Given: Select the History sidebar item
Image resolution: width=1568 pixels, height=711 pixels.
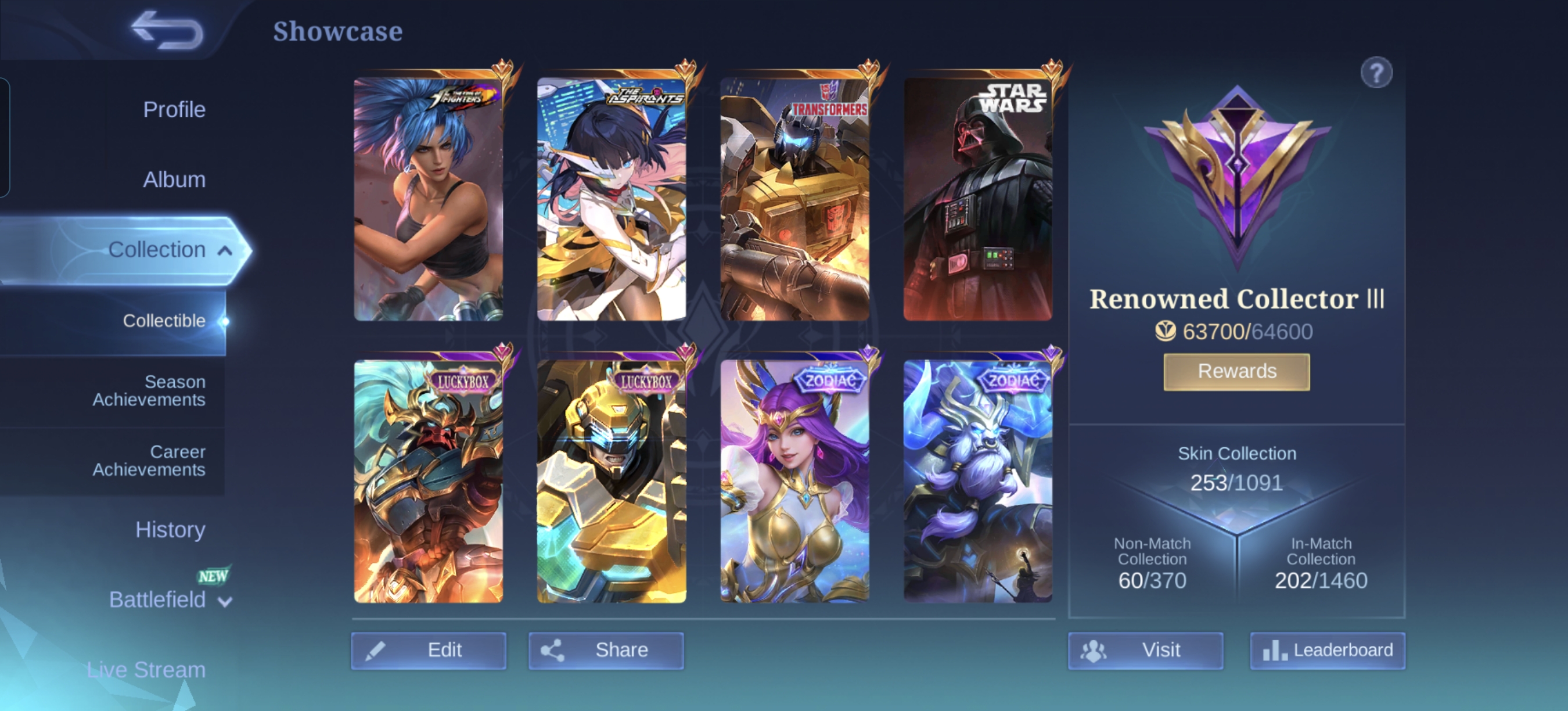Looking at the screenshot, I should 170,529.
